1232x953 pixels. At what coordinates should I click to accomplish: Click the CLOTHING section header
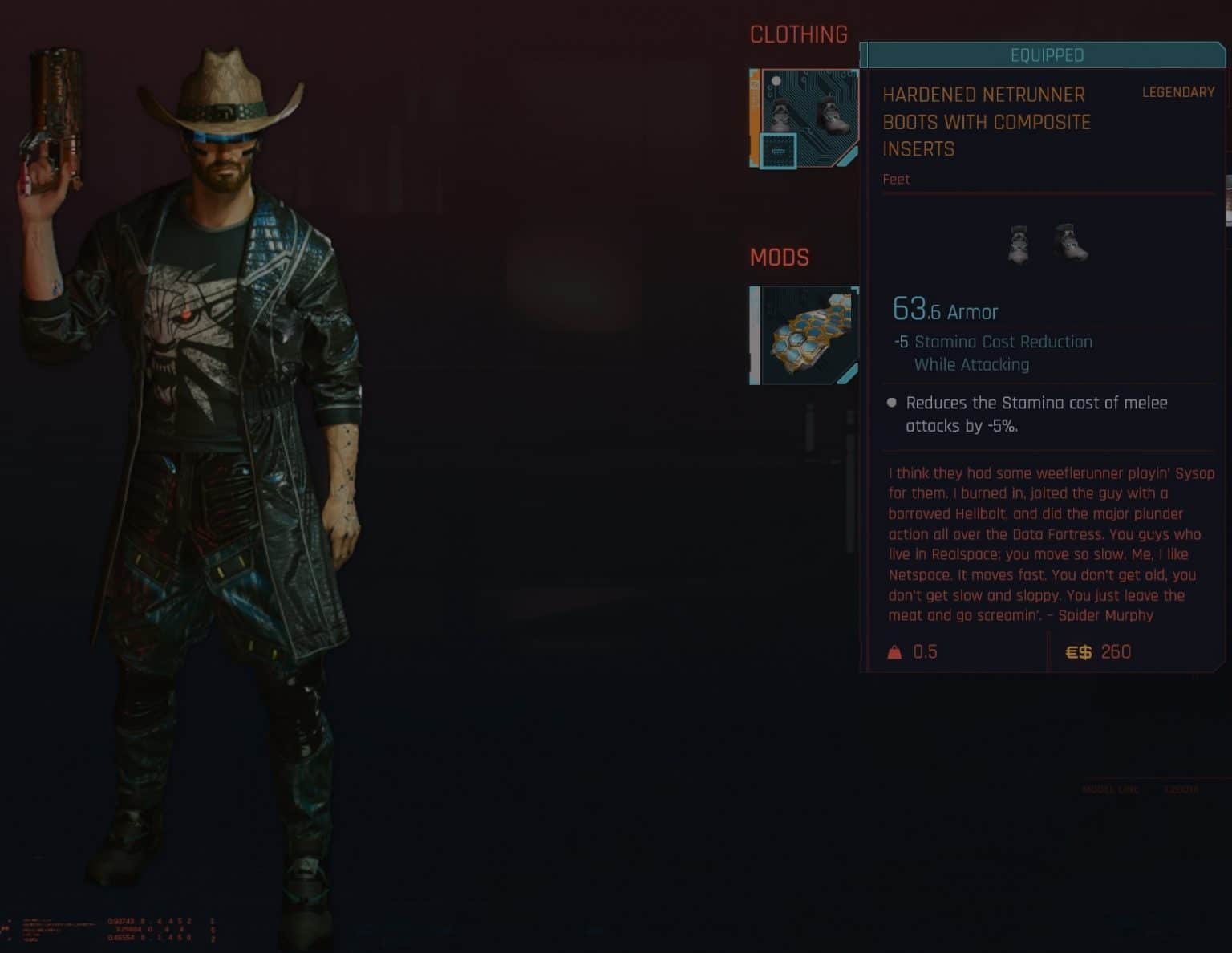[x=799, y=34]
